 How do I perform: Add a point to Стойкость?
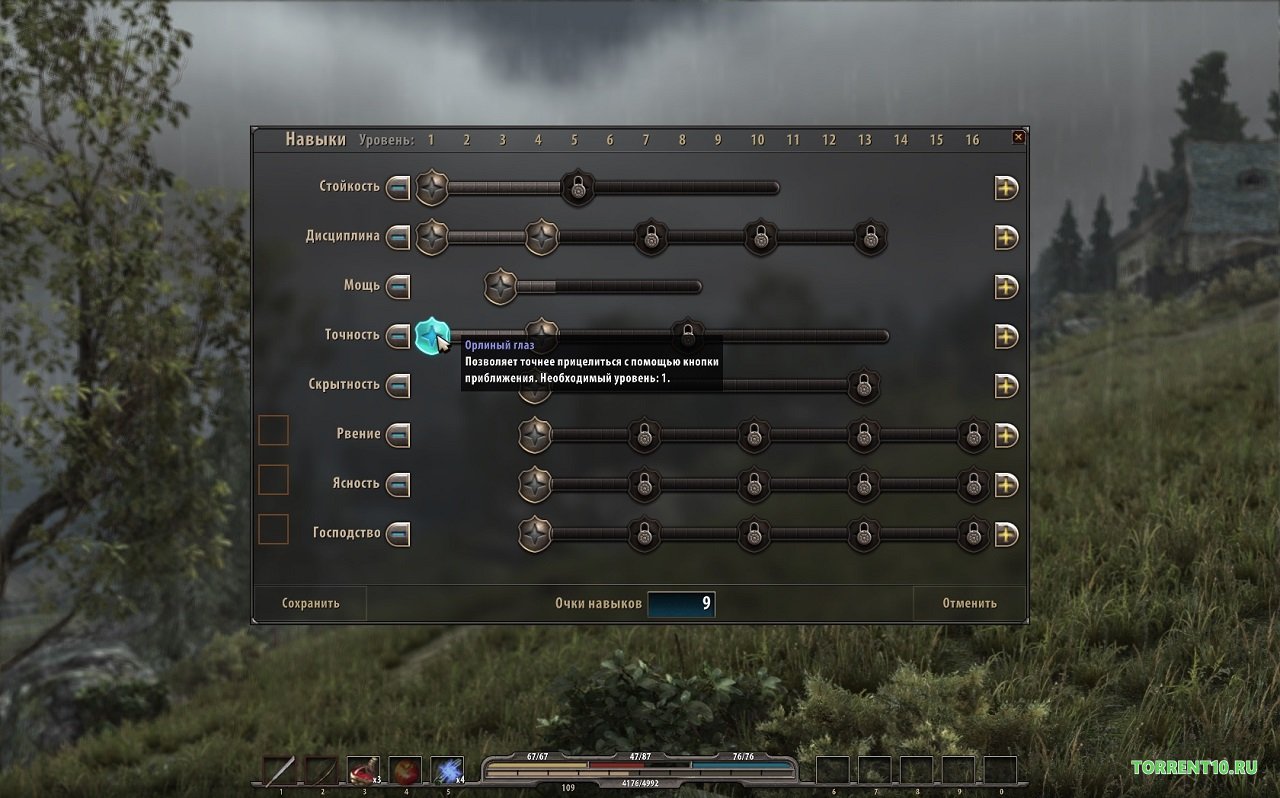tap(1006, 187)
